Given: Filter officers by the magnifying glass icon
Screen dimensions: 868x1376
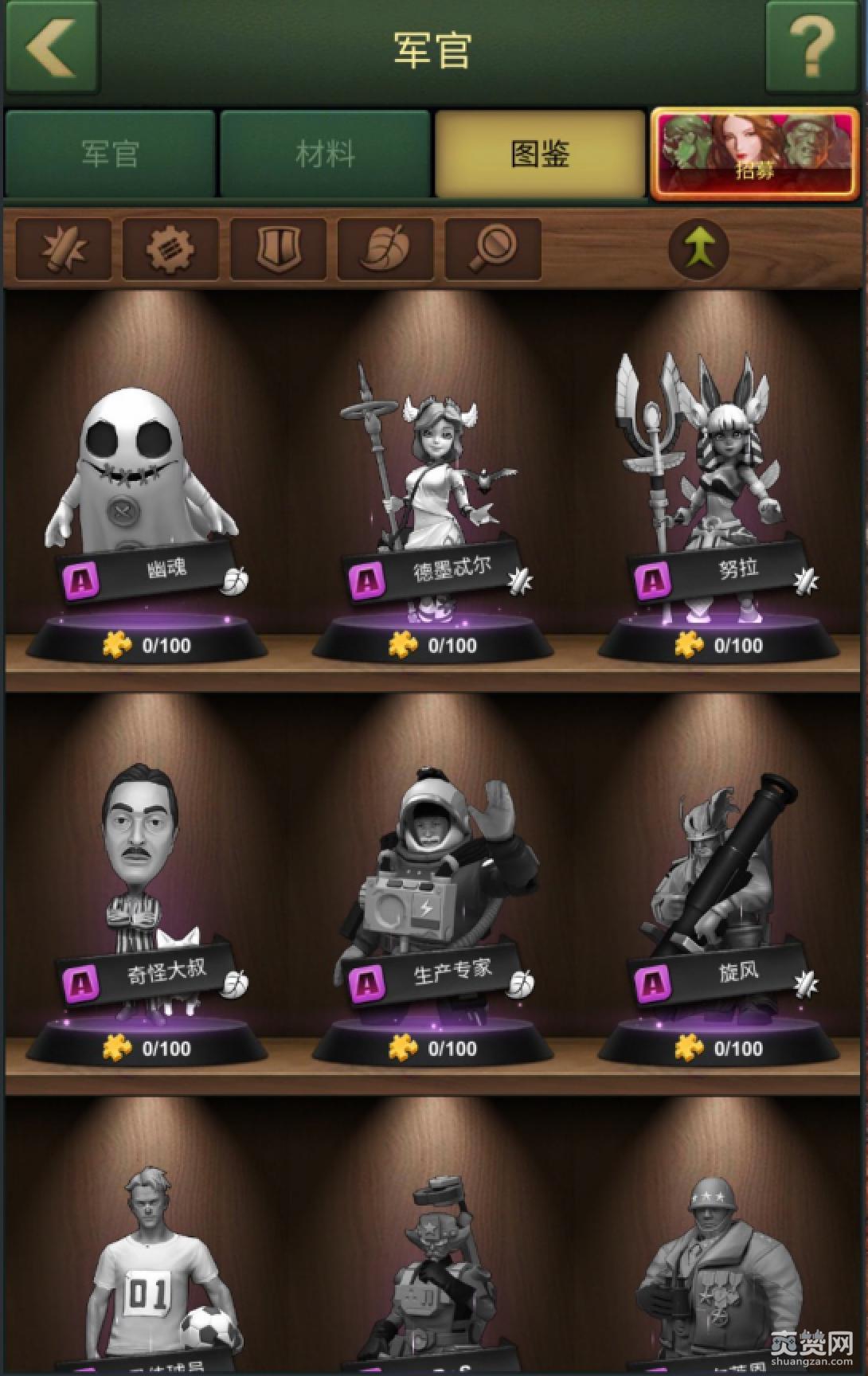Looking at the screenshot, I should (493, 248).
